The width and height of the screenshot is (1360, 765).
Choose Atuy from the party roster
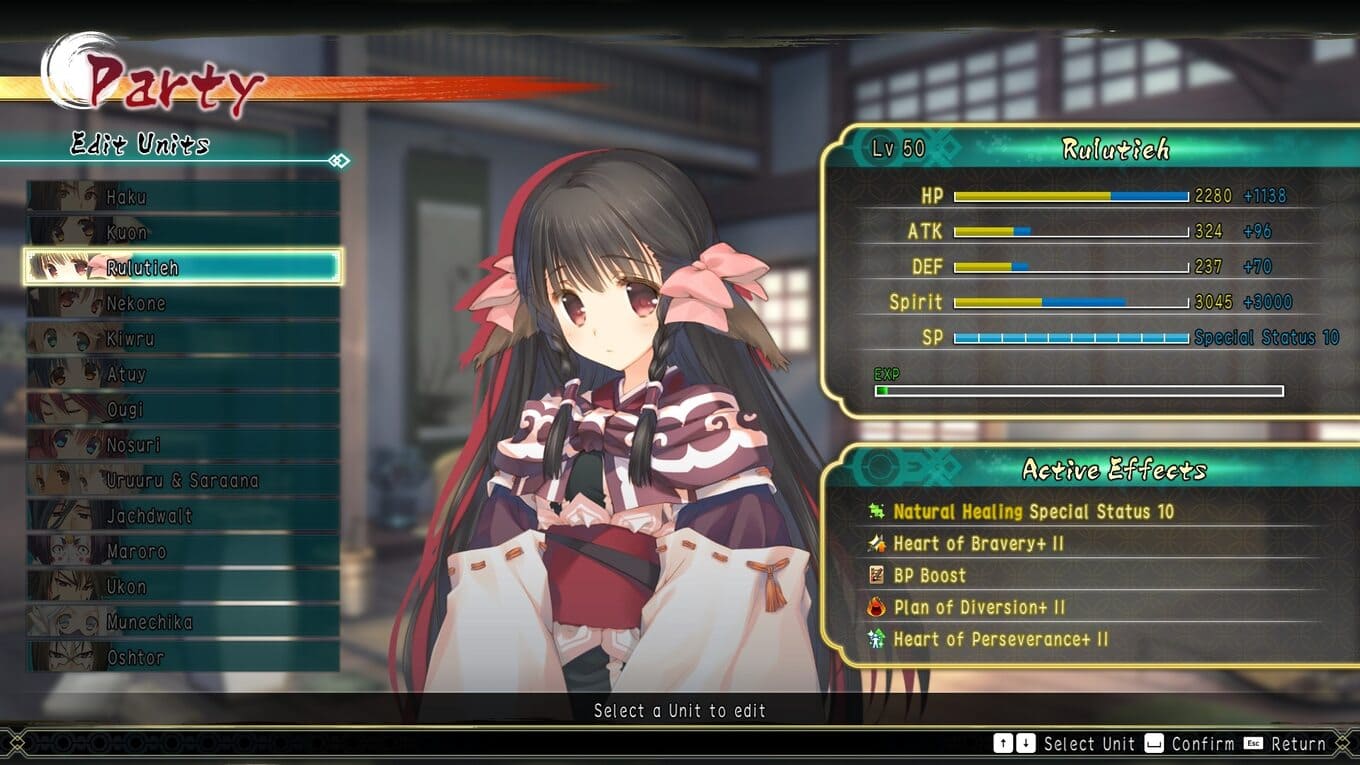183,375
